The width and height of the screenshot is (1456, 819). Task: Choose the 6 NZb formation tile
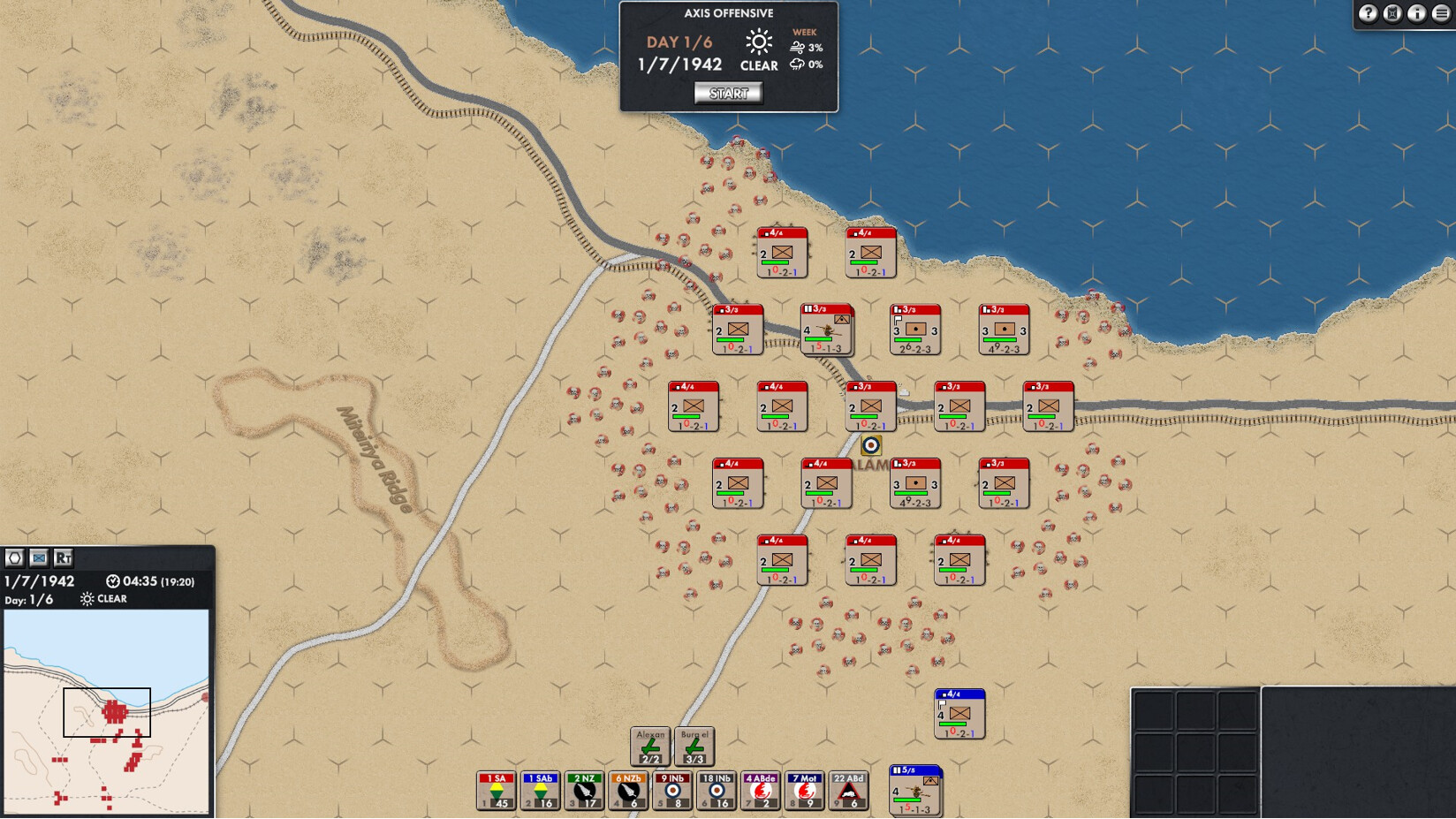(628, 791)
